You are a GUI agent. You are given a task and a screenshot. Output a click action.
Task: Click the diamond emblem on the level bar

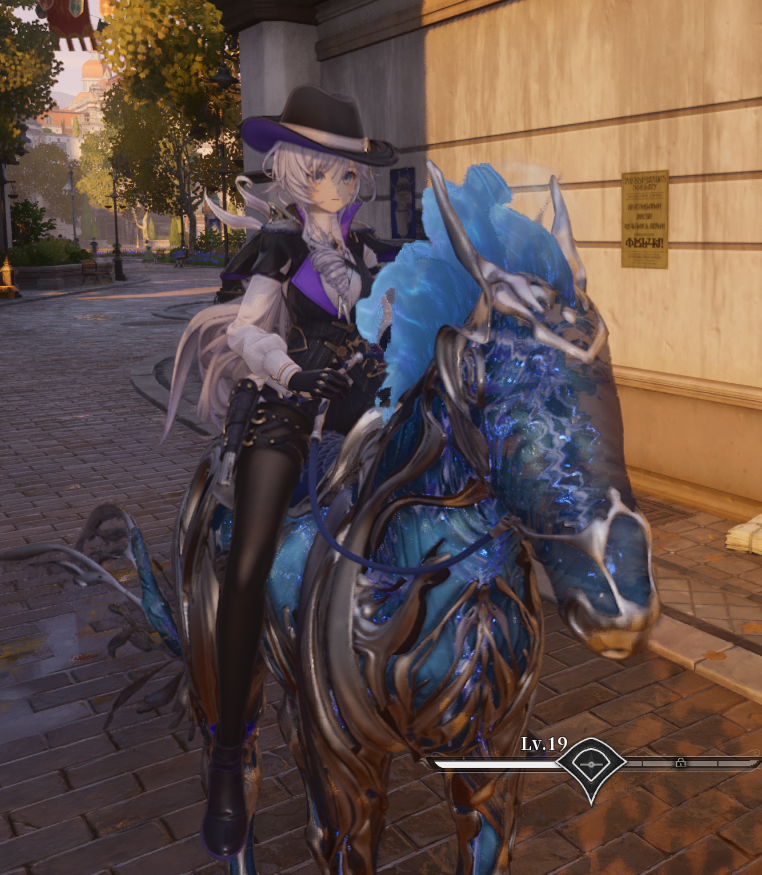coord(591,765)
